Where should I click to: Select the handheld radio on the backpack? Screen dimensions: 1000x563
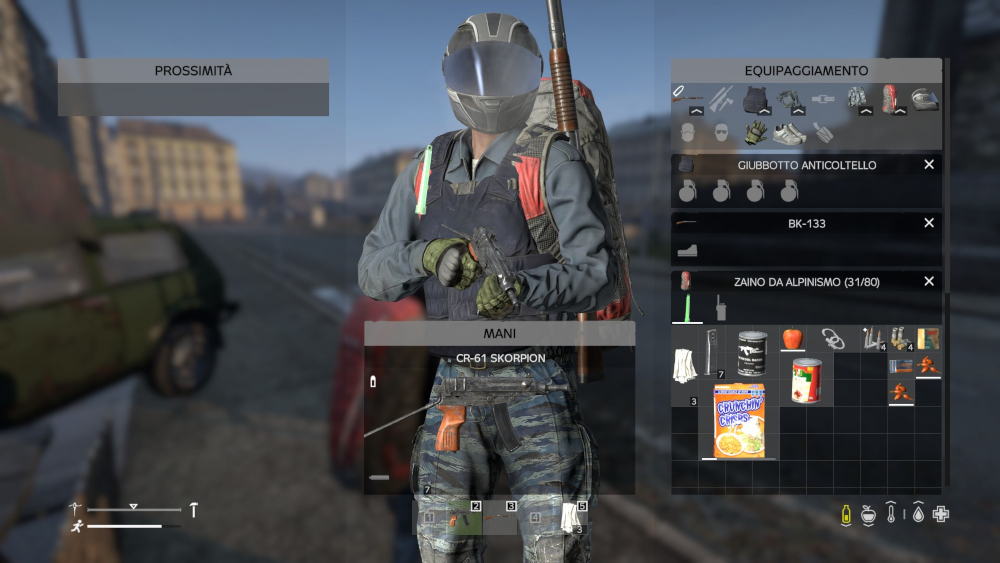[720, 307]
